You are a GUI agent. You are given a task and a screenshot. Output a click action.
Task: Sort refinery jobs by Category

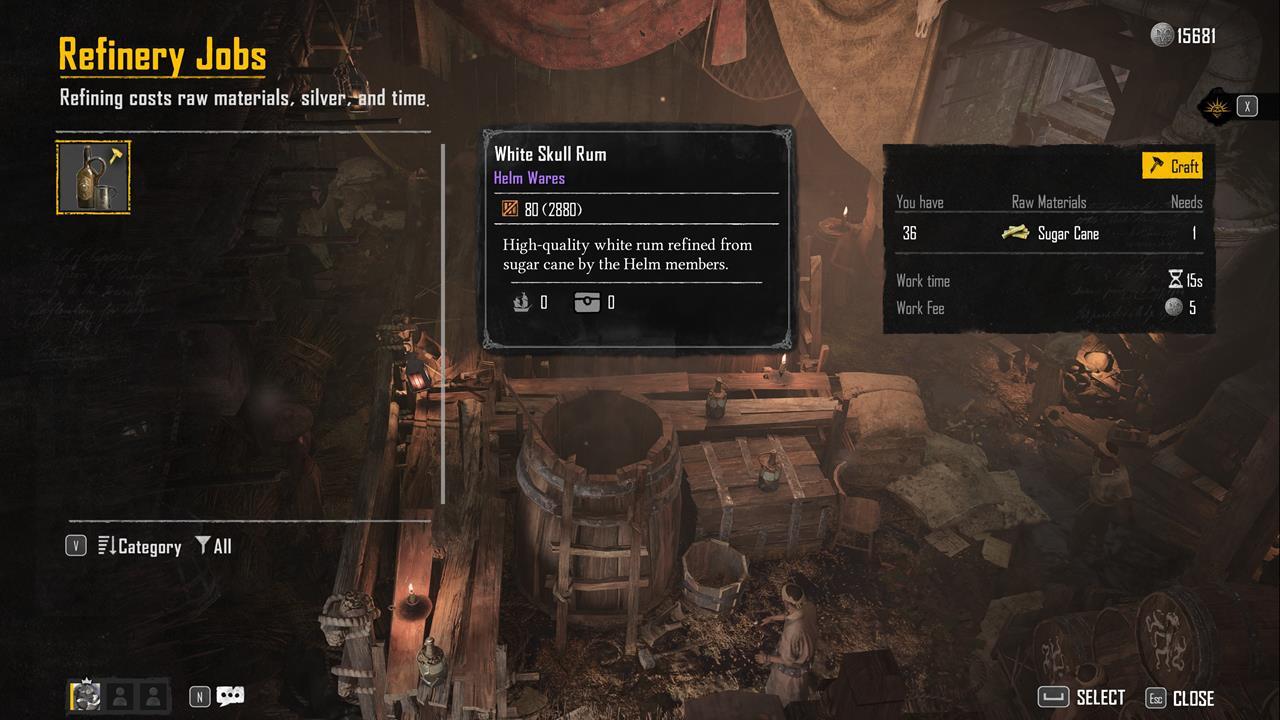(139, 546)
